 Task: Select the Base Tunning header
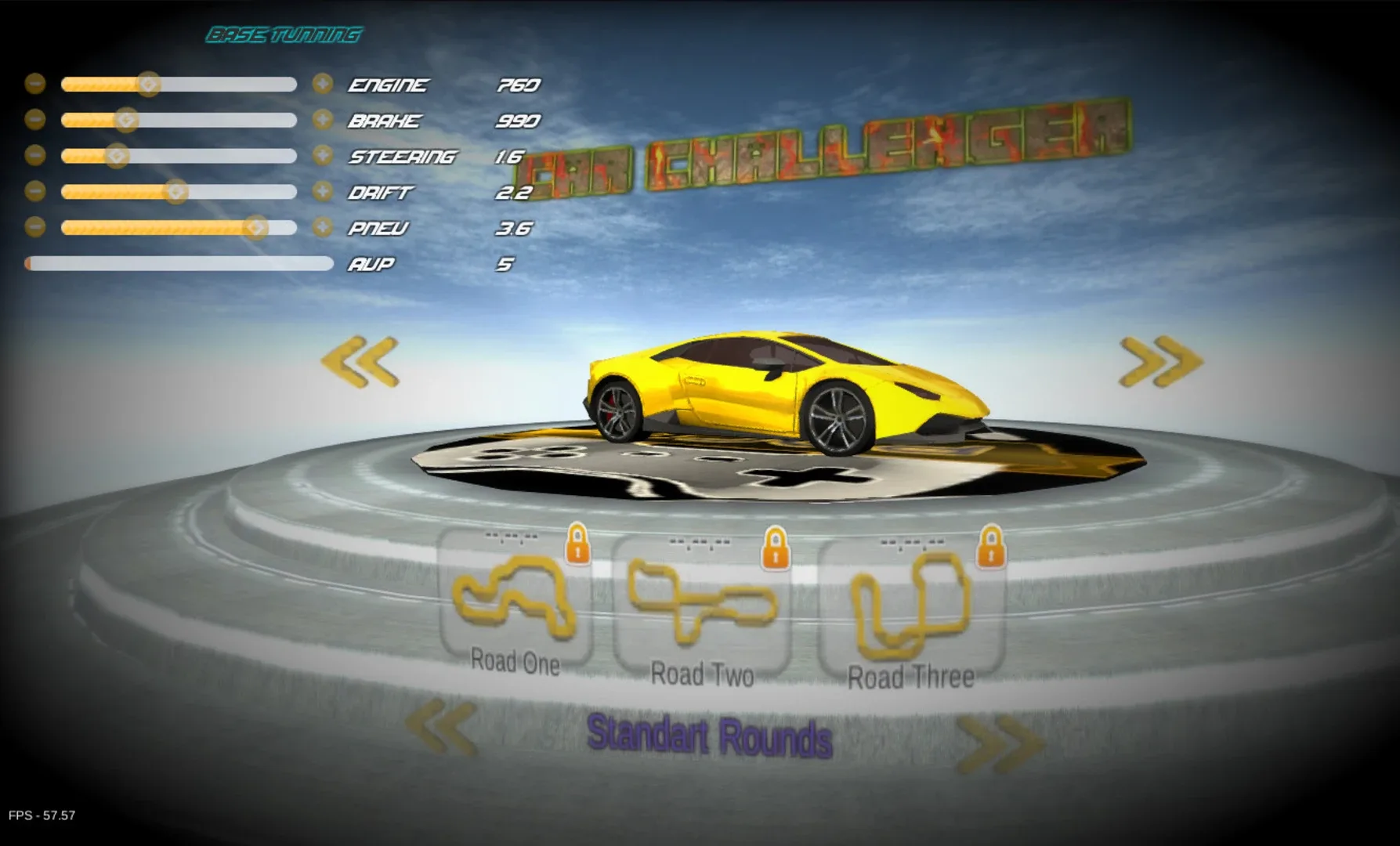(x=284, y=34)
